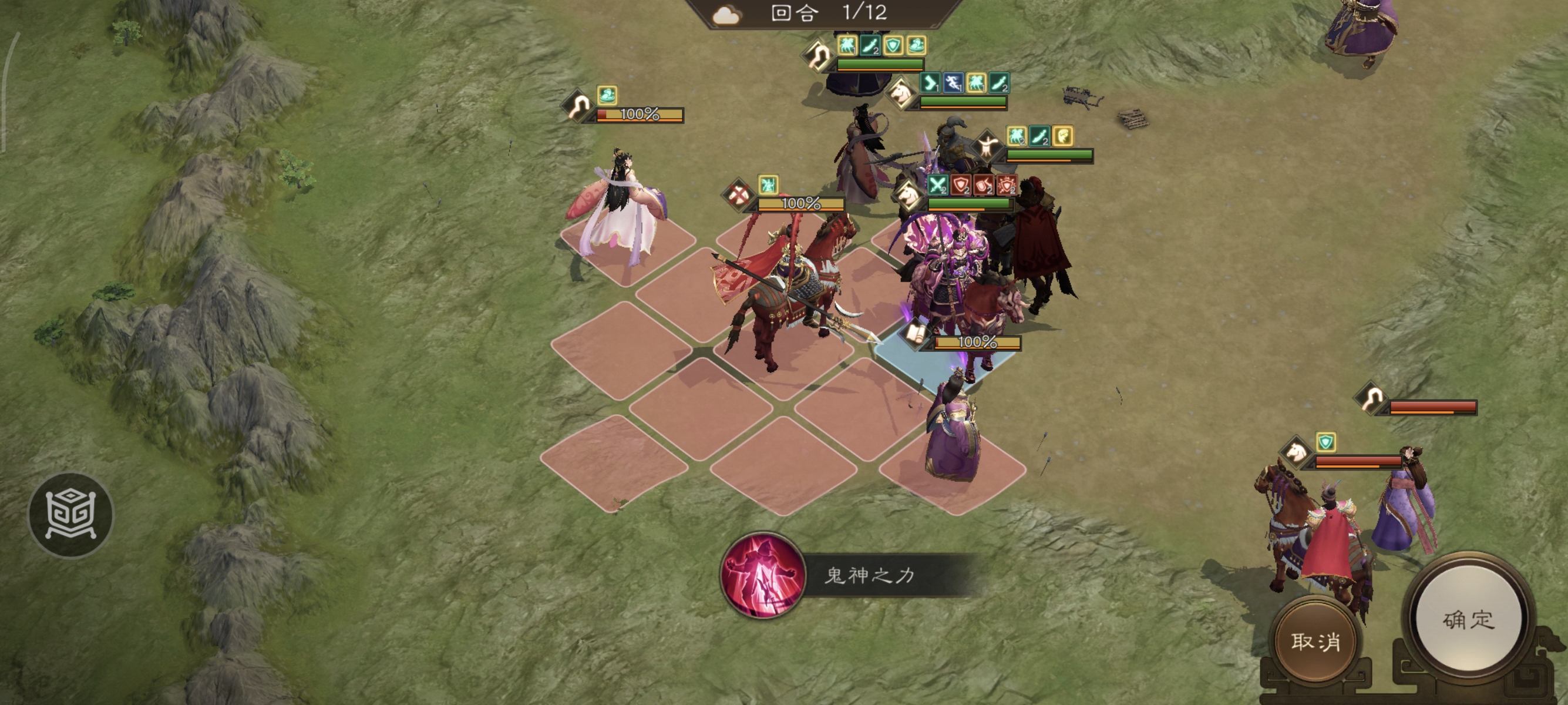Open the blade buff showing stack count 2

pyautogui.click(x=870, y=48)
